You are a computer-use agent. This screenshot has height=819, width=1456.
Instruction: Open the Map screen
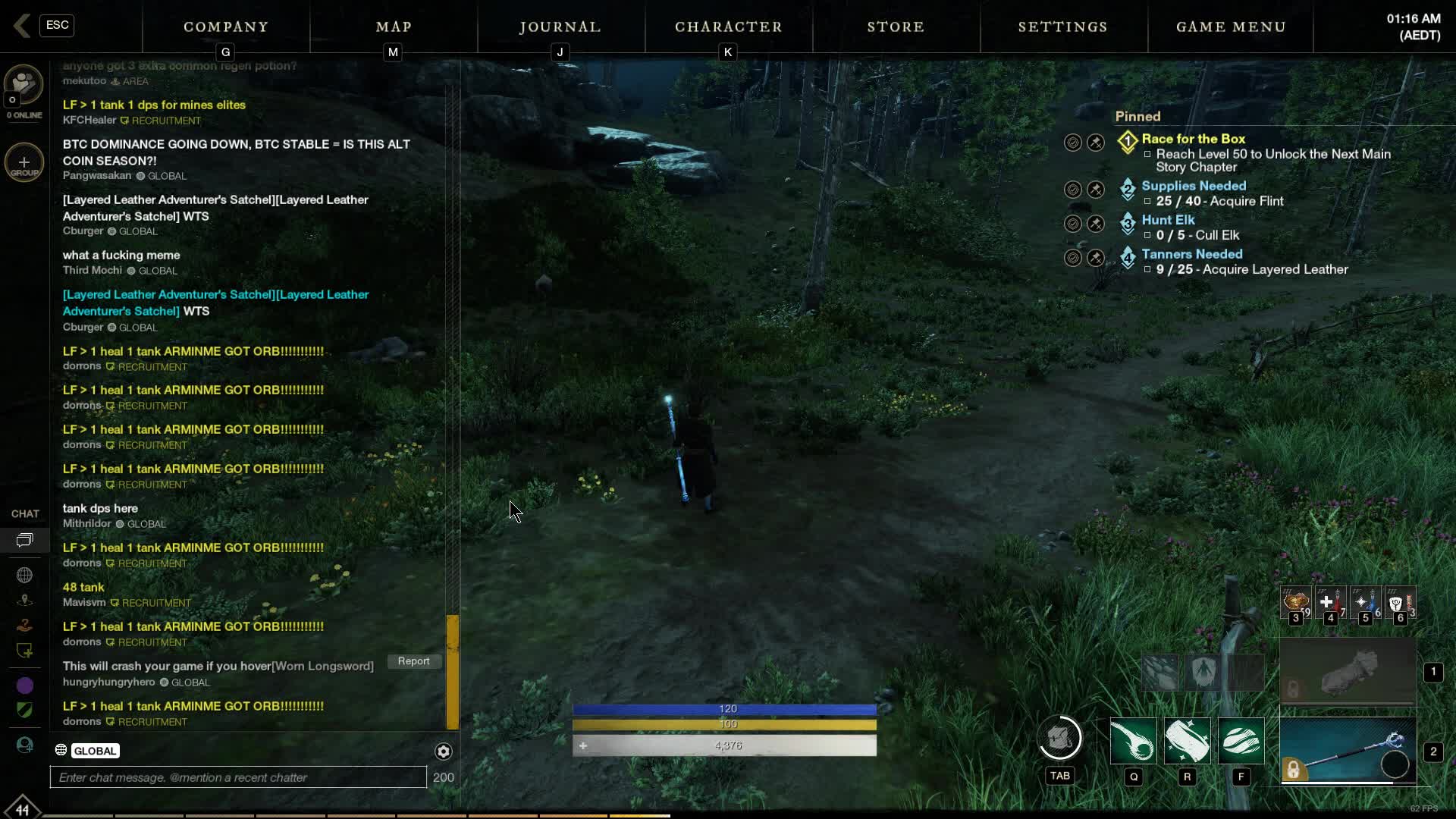(394, 27)
